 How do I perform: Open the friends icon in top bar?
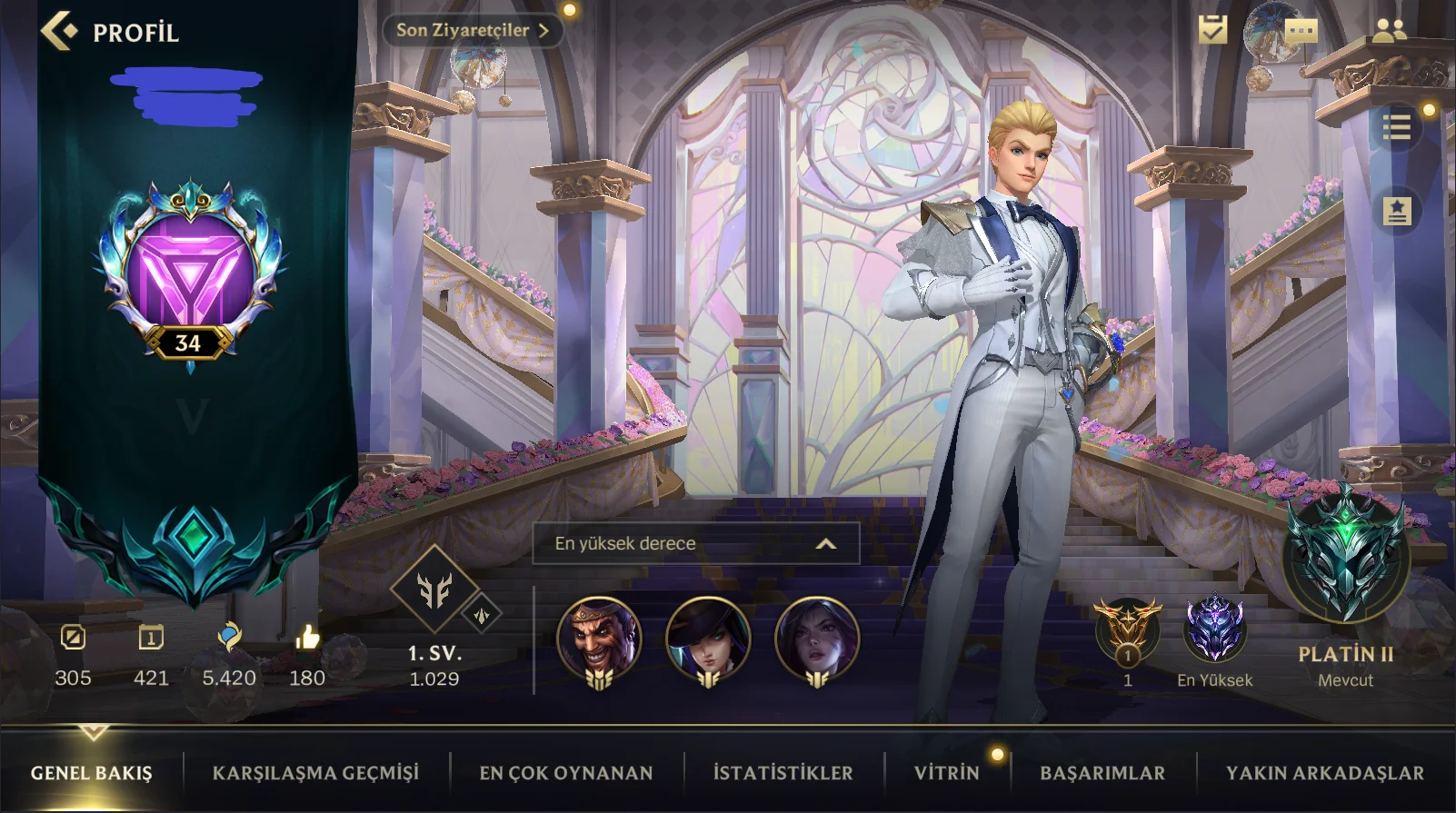[x=1389, y=32]
